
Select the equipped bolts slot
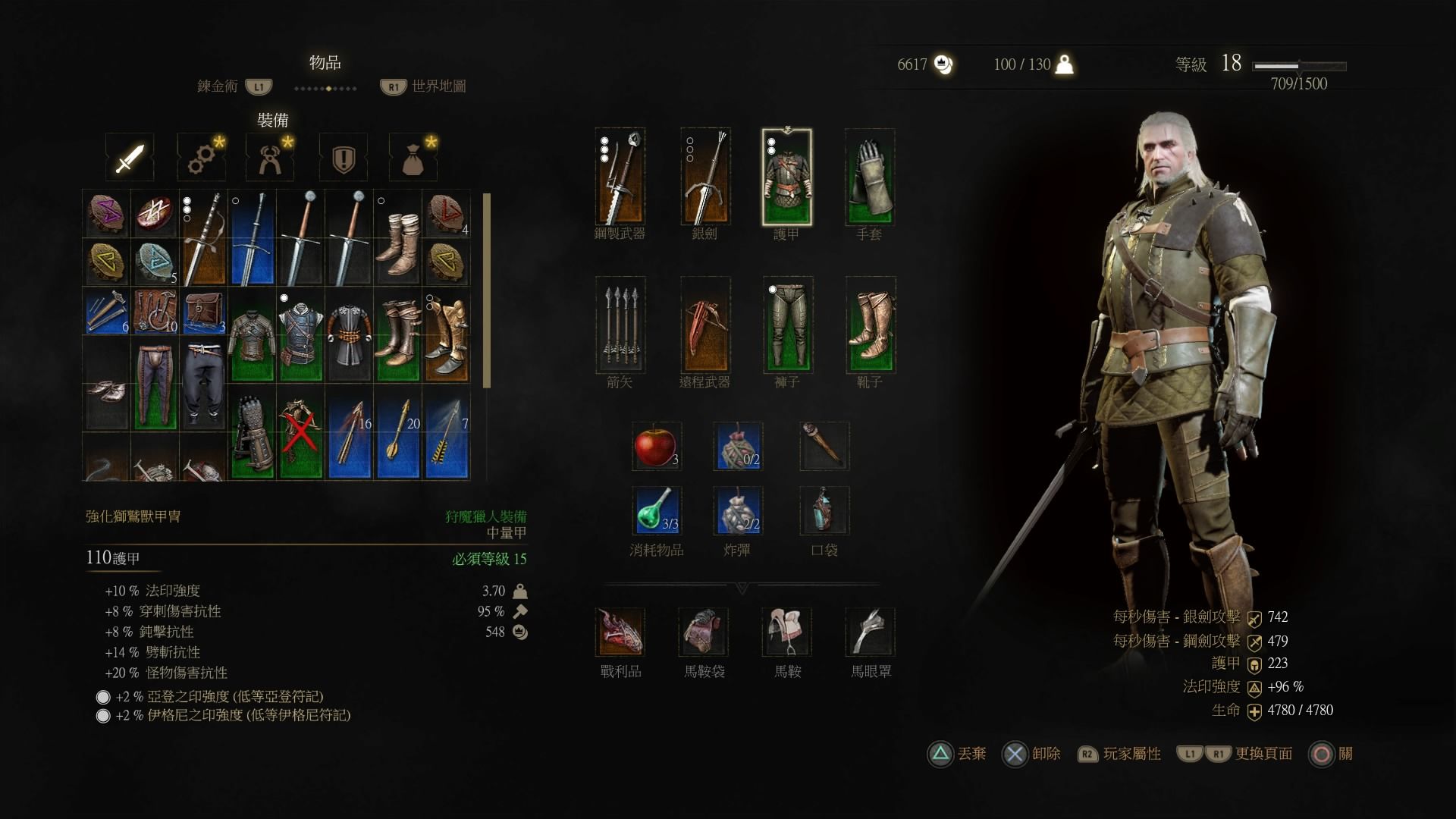(x=620, y=325)
